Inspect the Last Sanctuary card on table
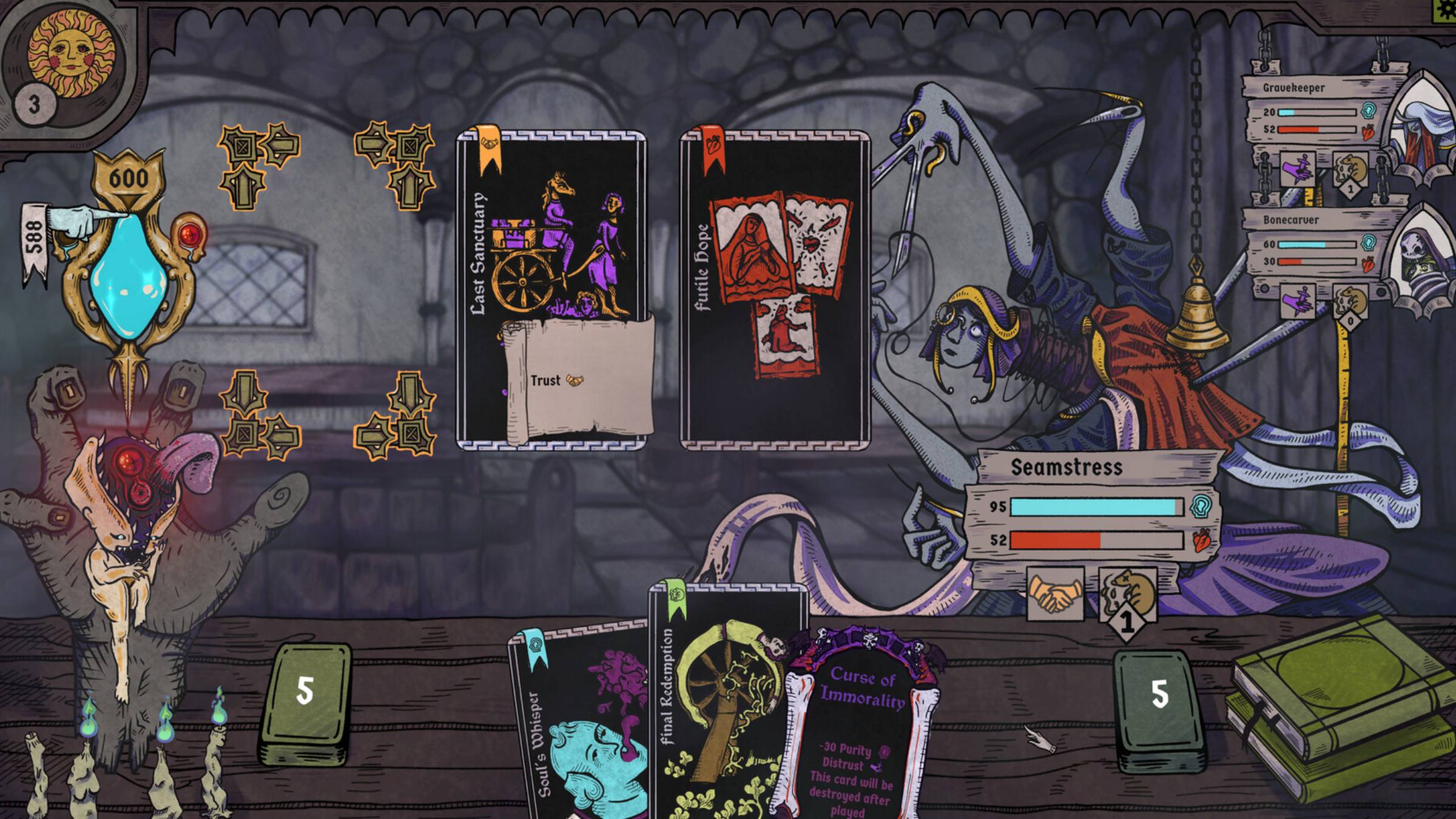This screenshot has height=819, width=1456. (551, 291)
